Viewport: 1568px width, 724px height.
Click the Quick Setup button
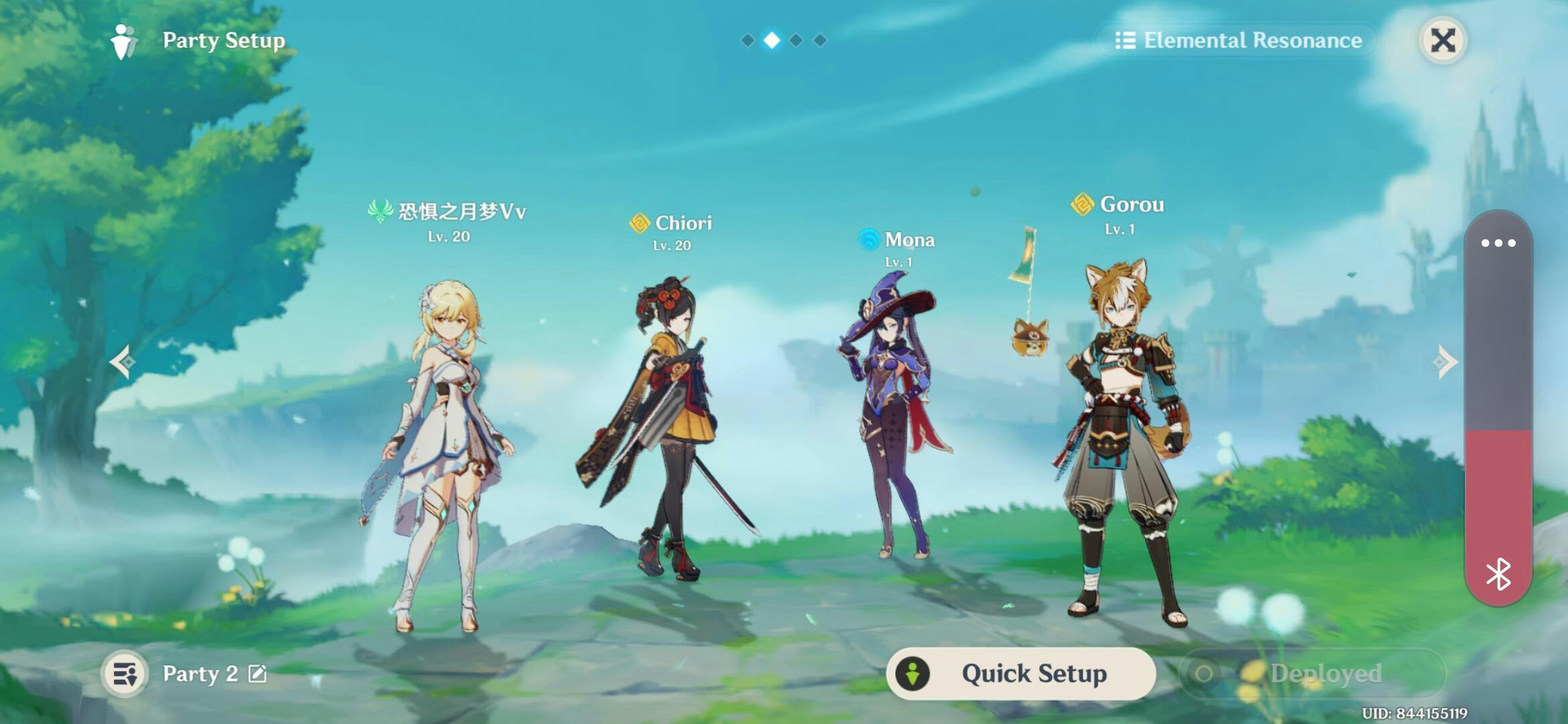tap(1021, 673)
